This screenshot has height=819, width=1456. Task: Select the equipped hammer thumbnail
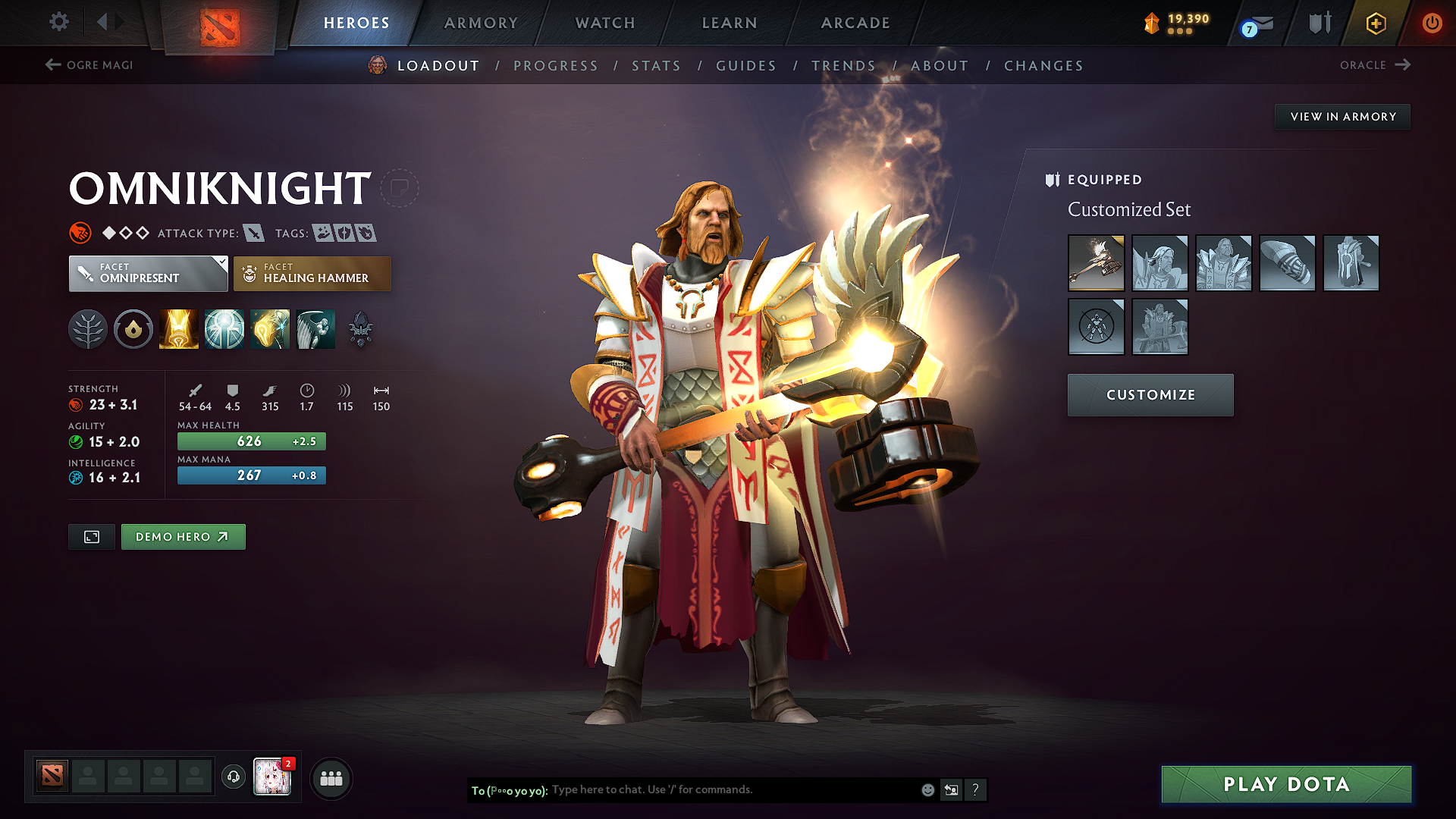pyautogui.click(x=1097, y=263)
